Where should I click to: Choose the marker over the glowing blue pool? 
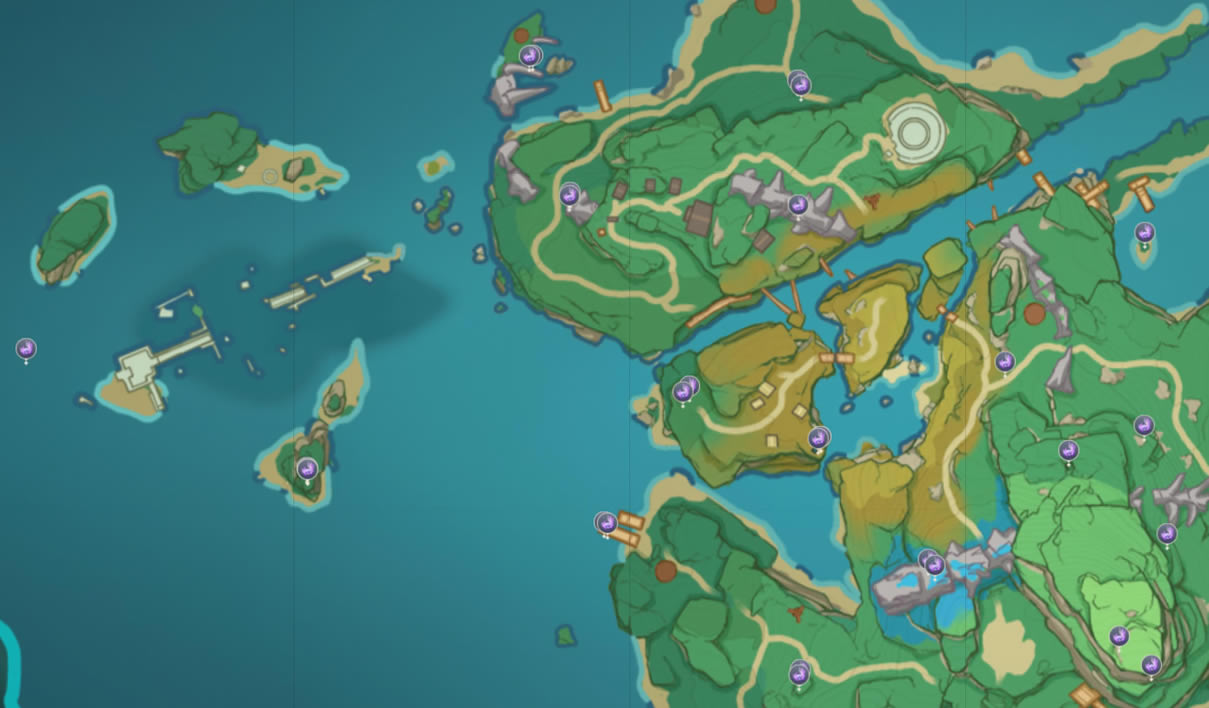click(x=934, y=565)
